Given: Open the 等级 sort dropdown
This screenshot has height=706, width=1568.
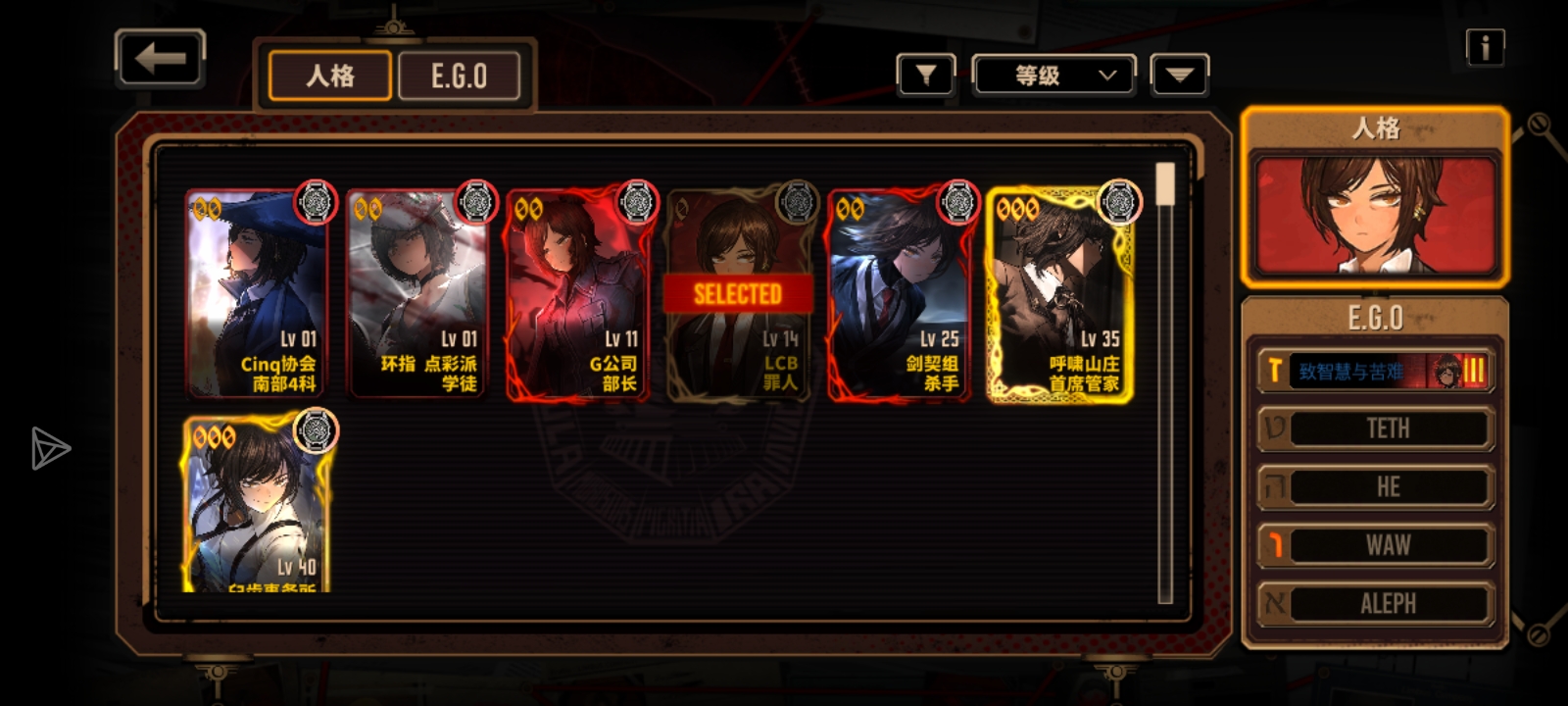Looking at the screenshot, I should coord(1053,75).
